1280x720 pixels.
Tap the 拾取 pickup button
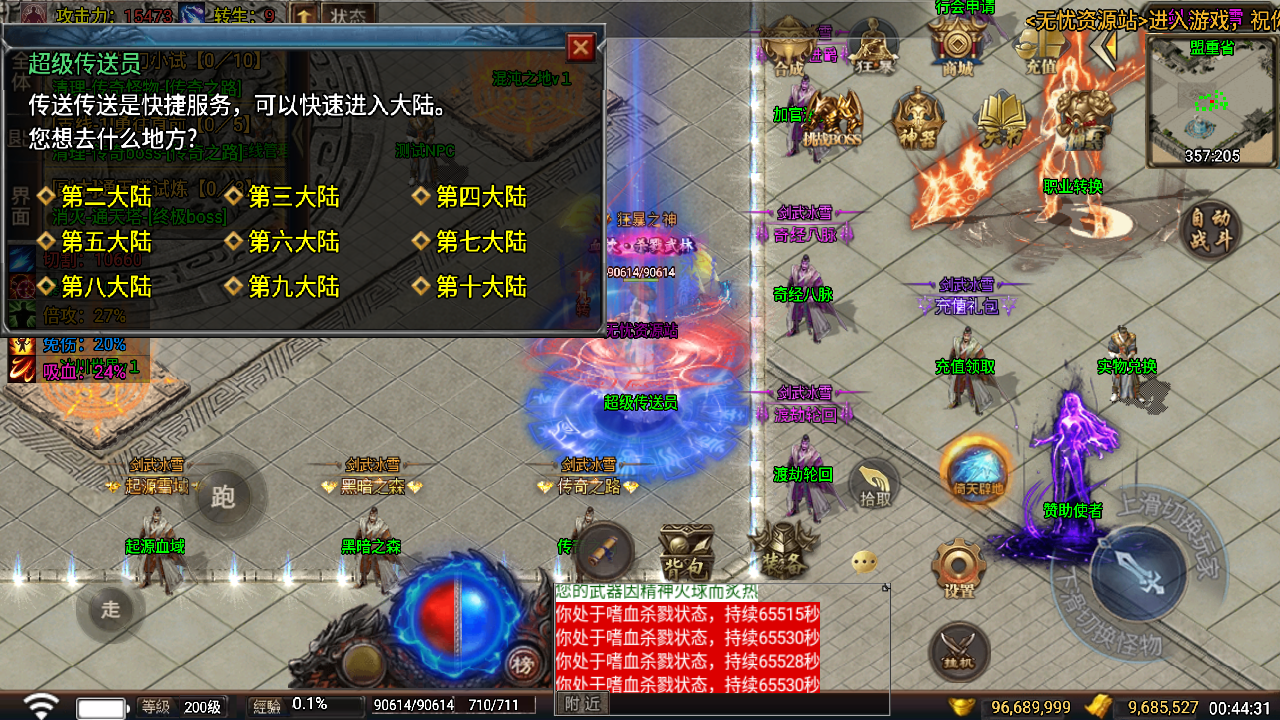coord(874,485)
